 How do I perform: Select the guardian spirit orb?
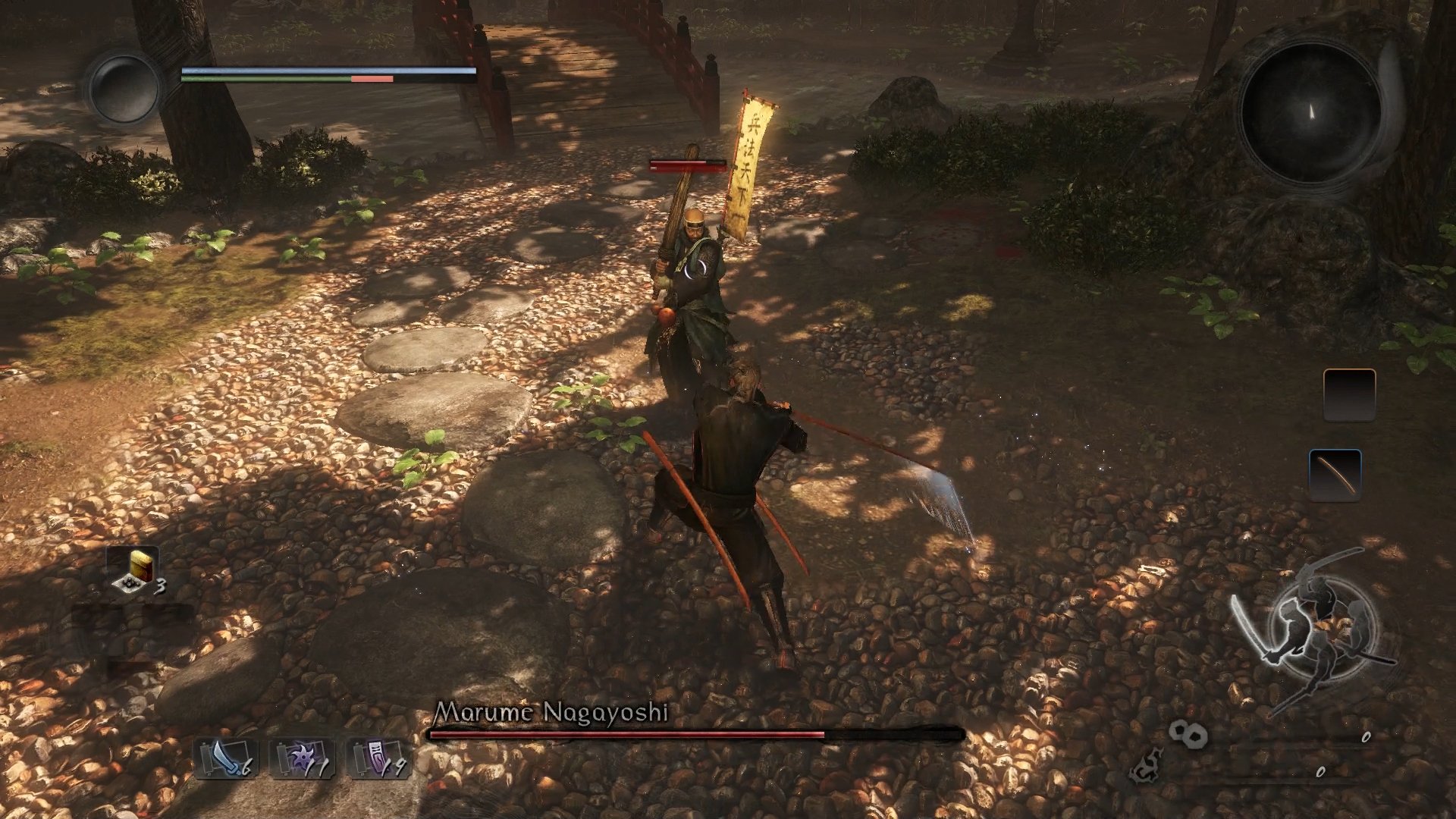click(x=123, y=88)
